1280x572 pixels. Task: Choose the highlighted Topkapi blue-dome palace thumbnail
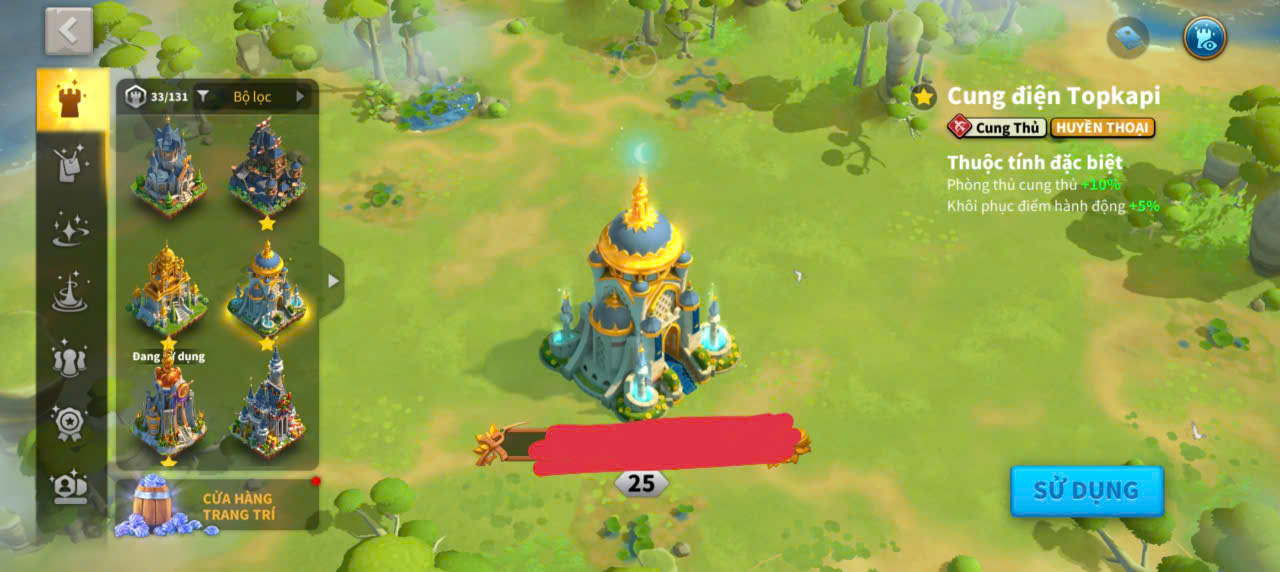tap(267, 291)
